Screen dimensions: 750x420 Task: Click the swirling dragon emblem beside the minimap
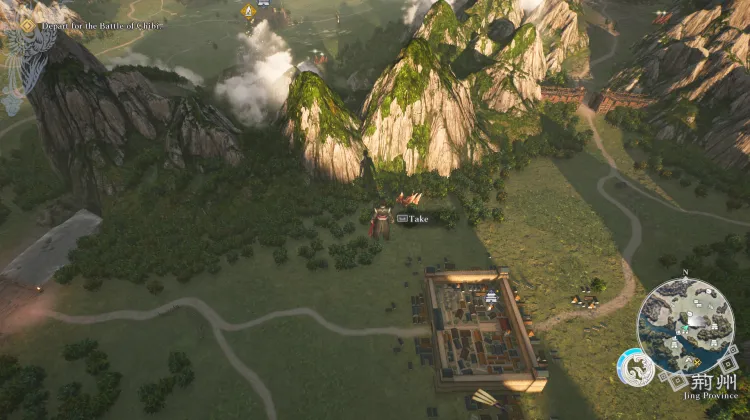coord(636,368)
